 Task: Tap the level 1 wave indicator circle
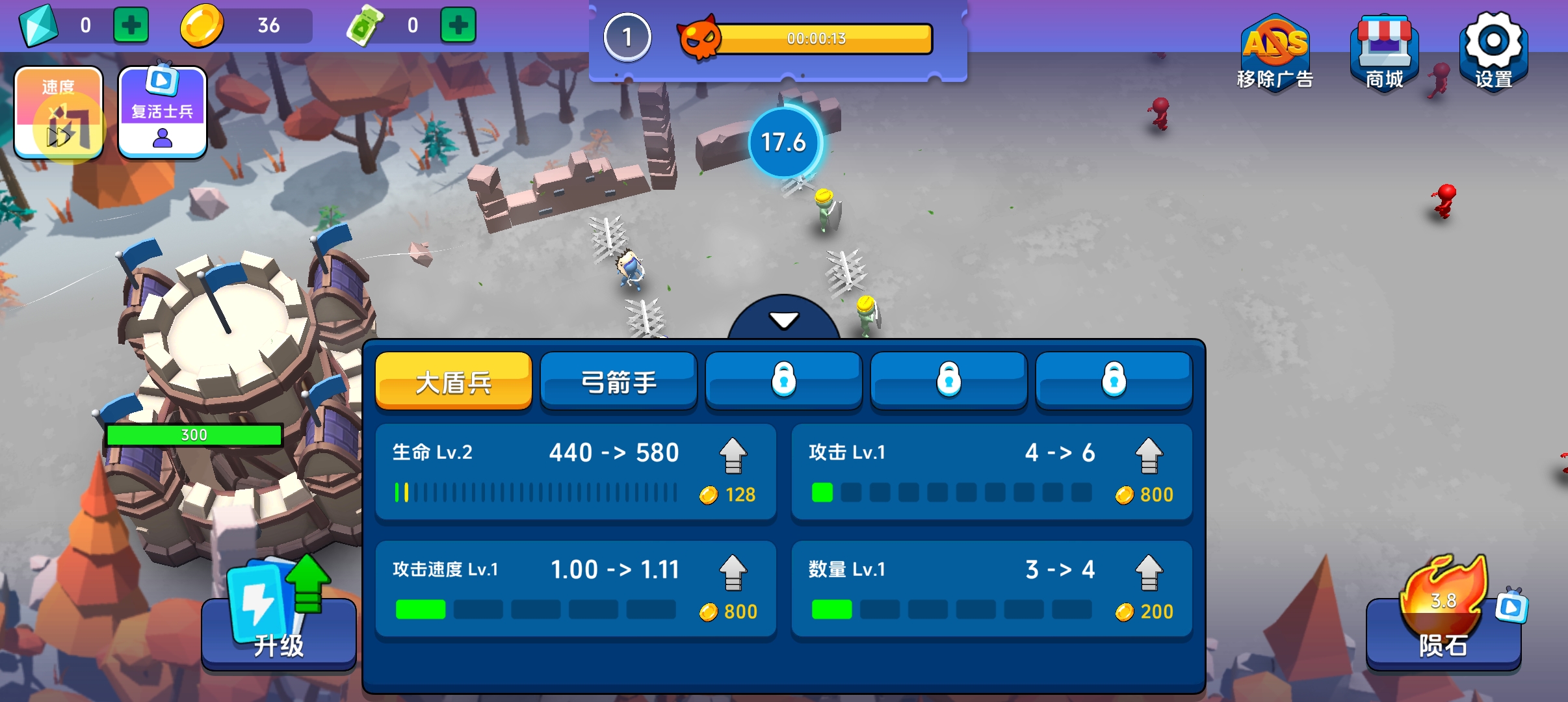coord(627,38)
